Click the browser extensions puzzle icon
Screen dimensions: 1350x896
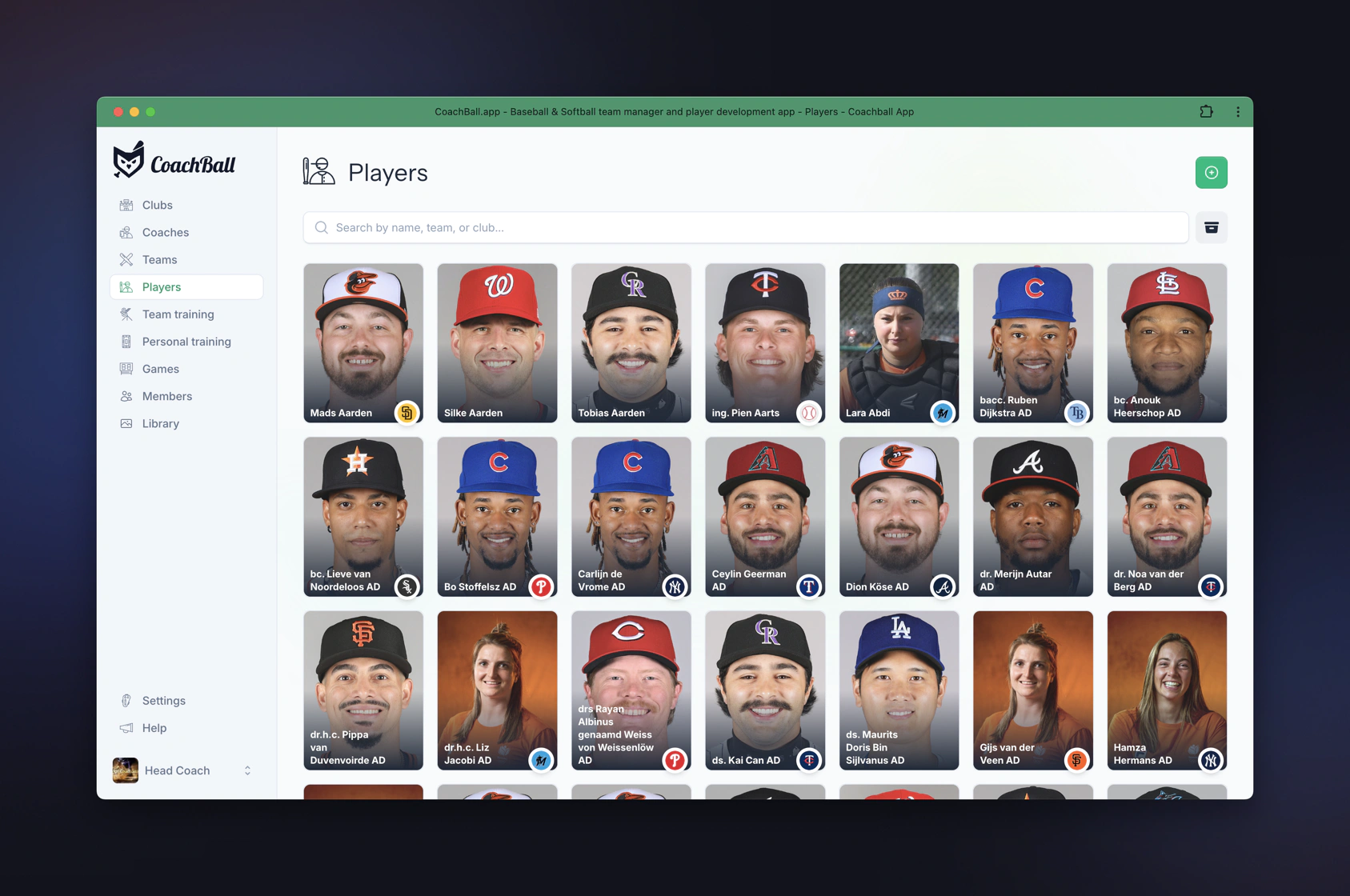pyautogui.click(x=1206, y=112)
